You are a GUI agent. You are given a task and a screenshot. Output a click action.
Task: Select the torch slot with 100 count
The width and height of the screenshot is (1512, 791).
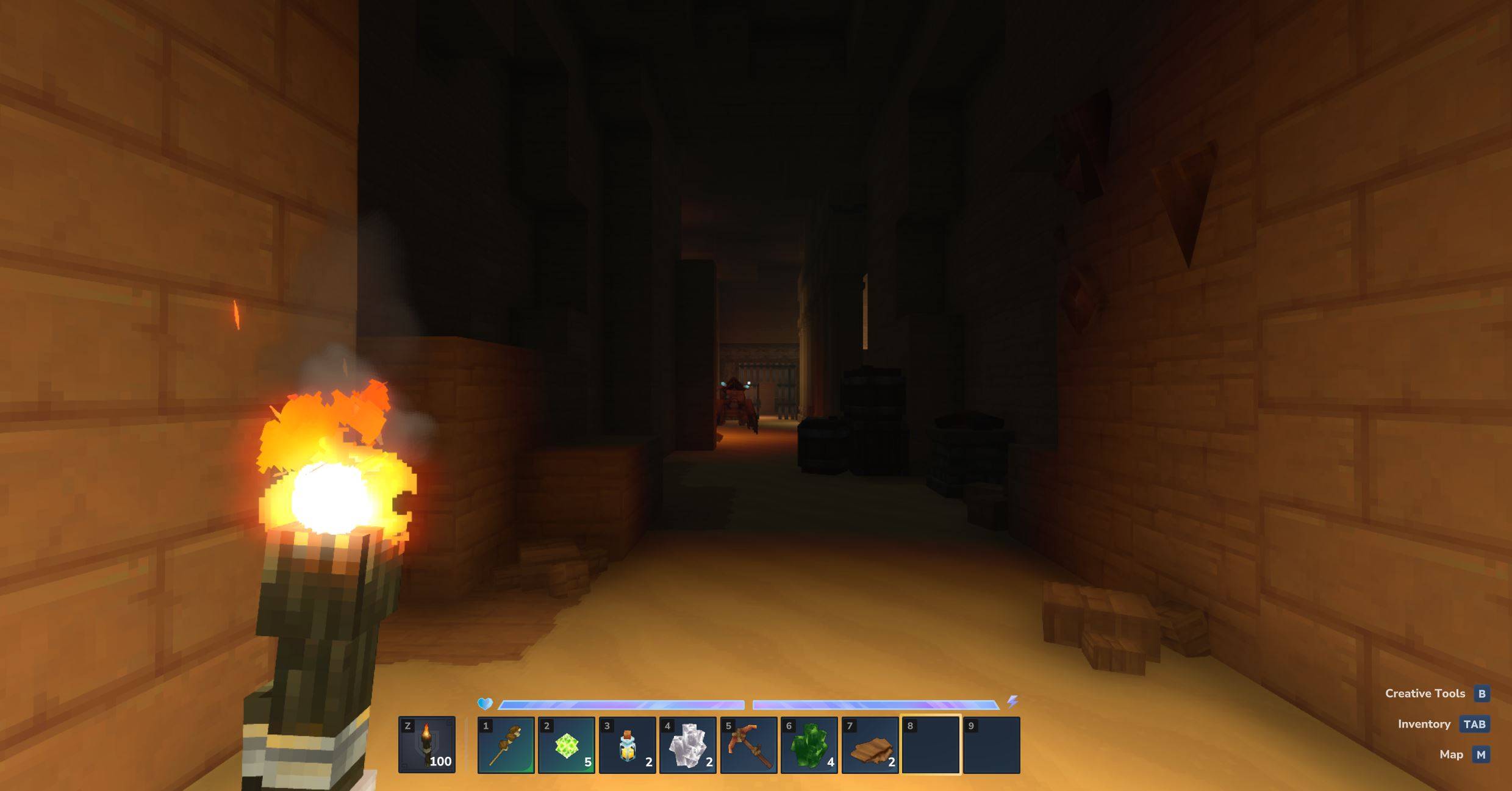pos(426,745)
